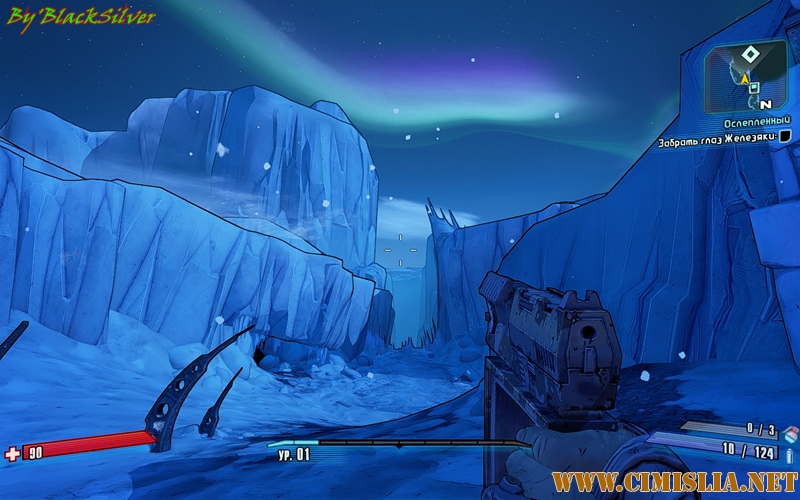Click the grenade count icon
This screenshot has width=800, height=500.
[x=790, y=432]
